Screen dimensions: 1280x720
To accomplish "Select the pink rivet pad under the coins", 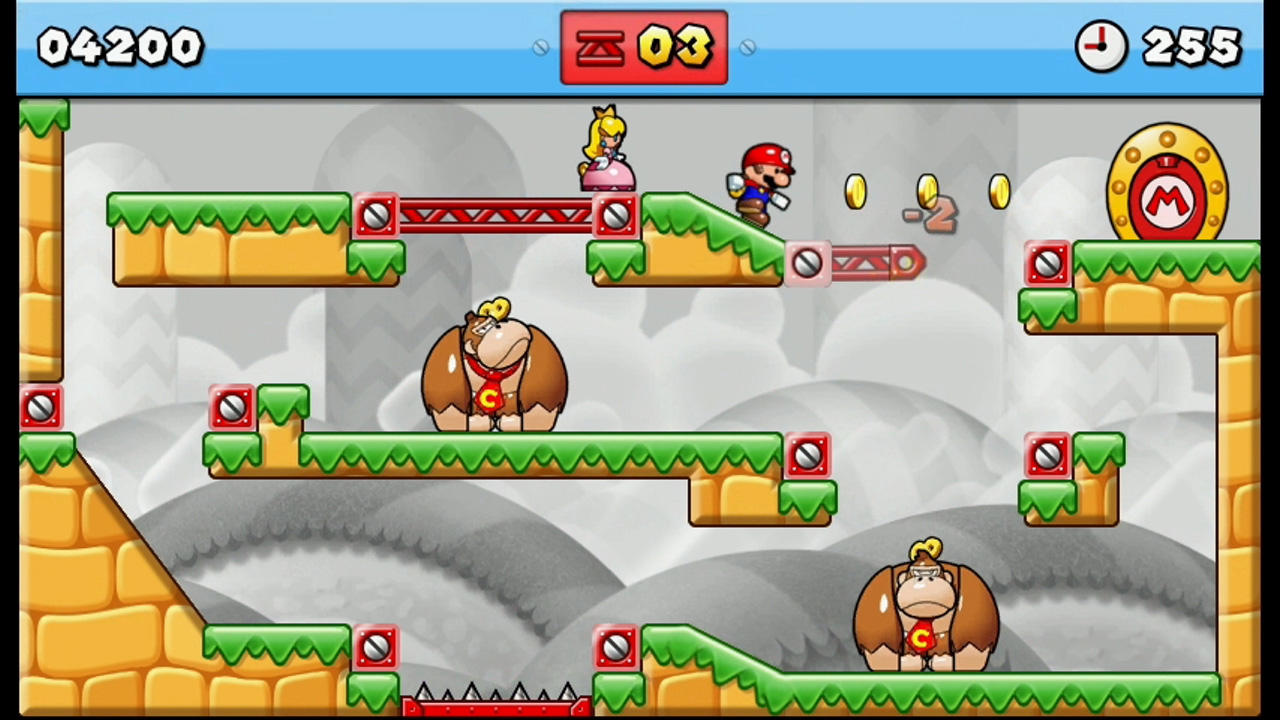I will pos(808,262).
